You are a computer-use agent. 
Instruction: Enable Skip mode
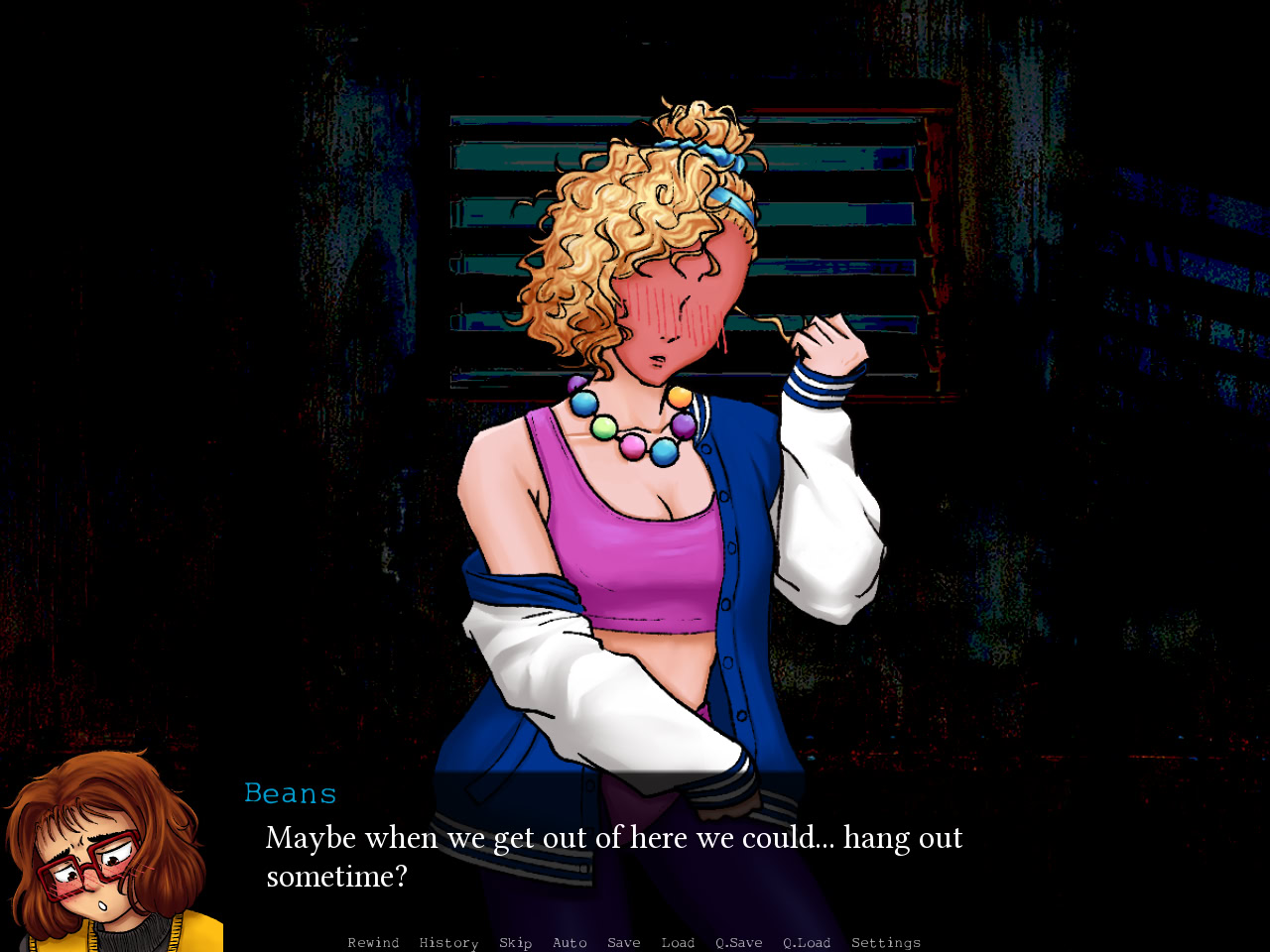click(x=515, y=942)
